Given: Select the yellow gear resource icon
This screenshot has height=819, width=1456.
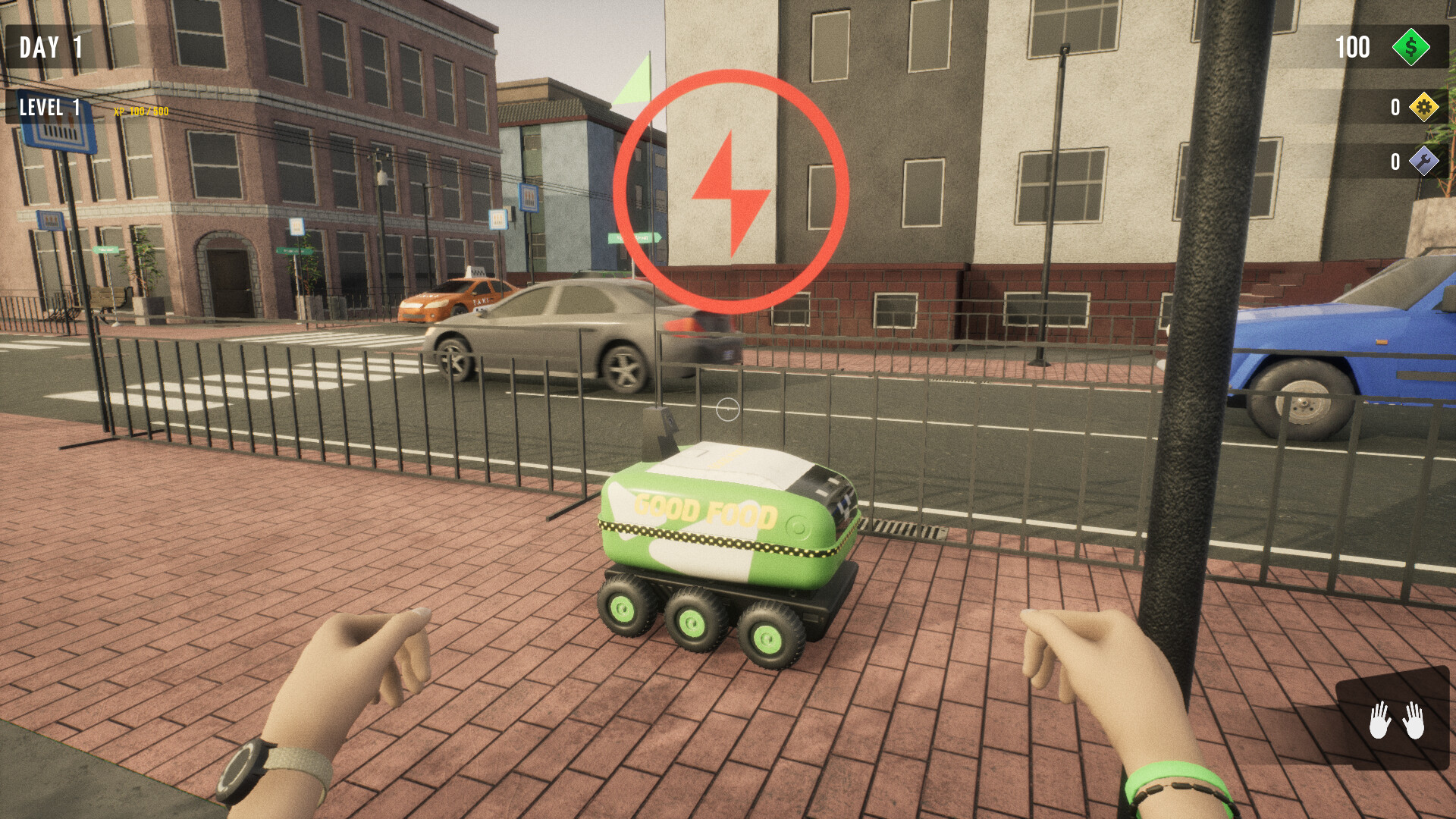Looking at the screenshot, I should [1423, 108].
